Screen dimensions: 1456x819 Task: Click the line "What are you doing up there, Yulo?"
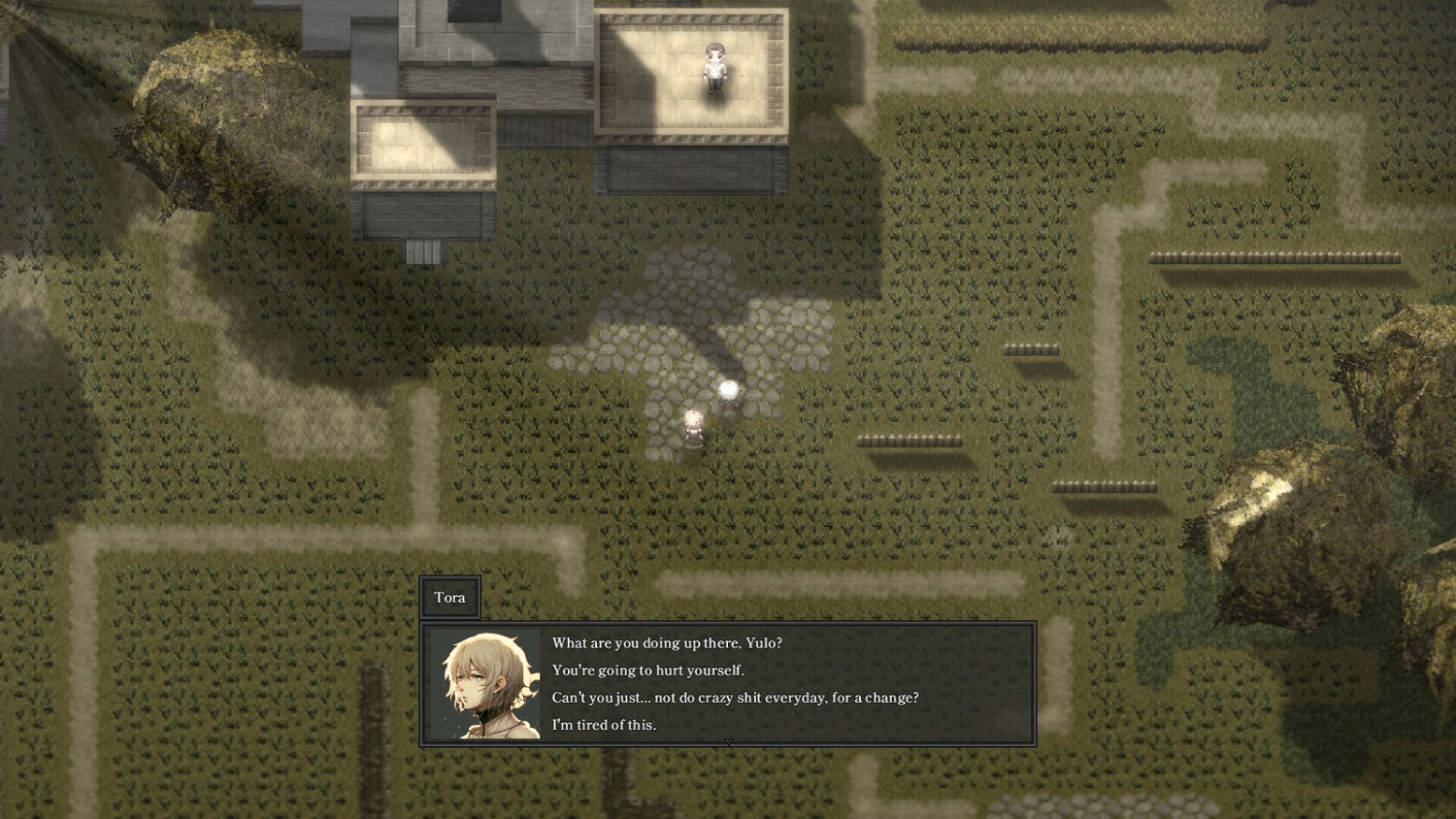666,642
